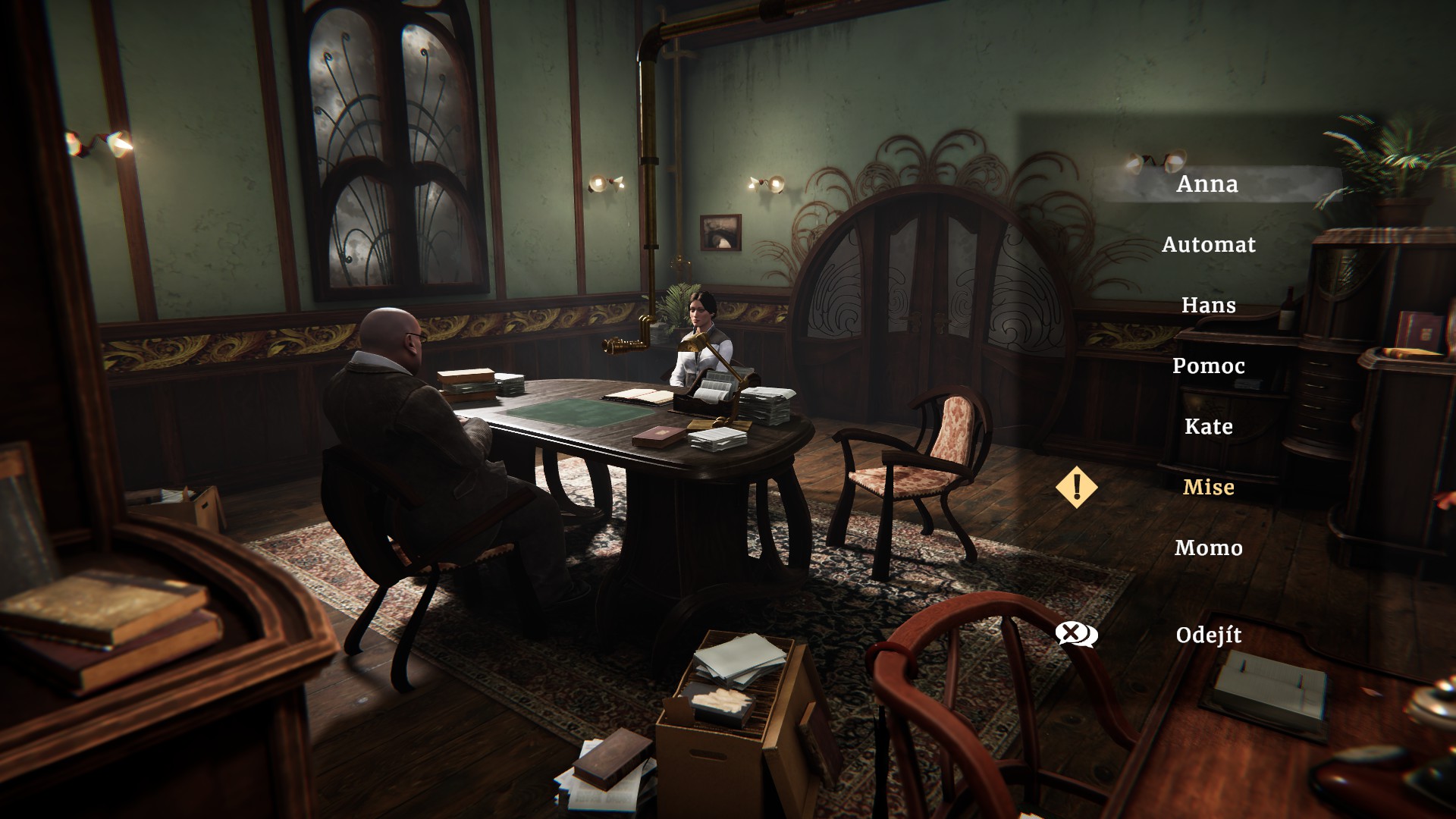Select the Kate topic
This screenshot has width=1456, height=819.
[1208, 427]
